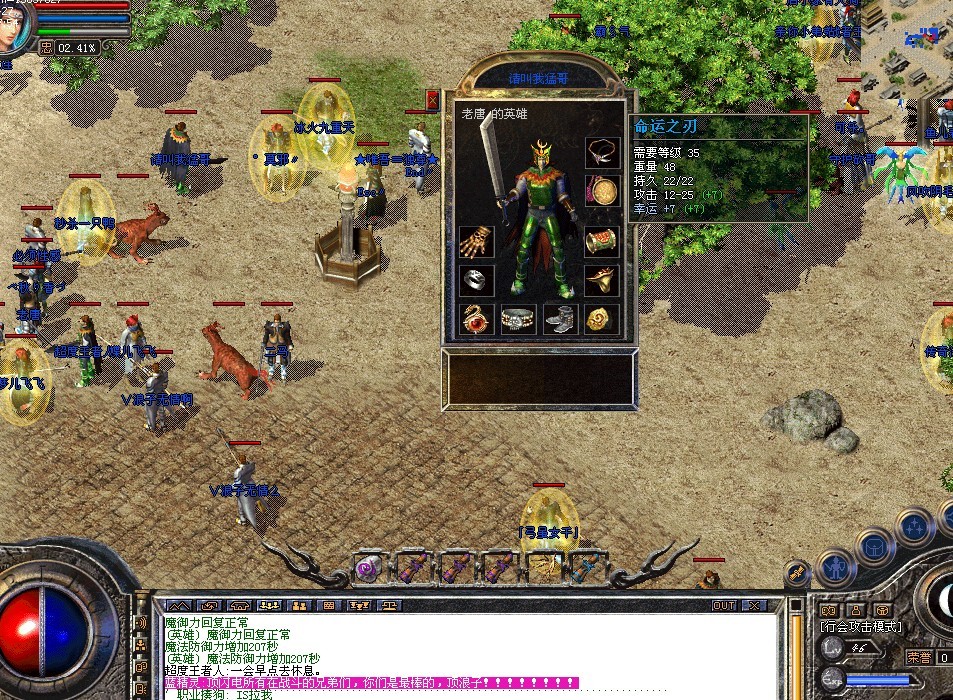Select the red gem snake amulet slot
The image size is (953, 700).
click(x=476, y=319)
